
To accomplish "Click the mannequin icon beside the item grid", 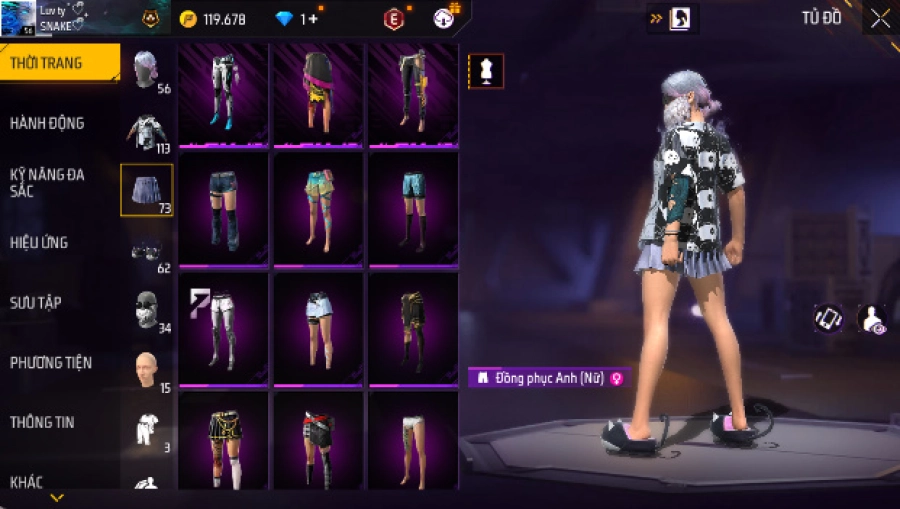I will coord(486,71).
